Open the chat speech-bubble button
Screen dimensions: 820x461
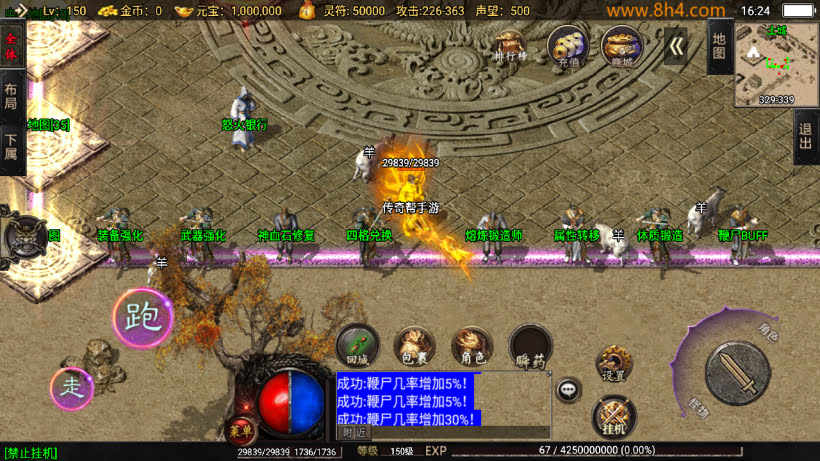pyautogui.click(x=569, y=390)
